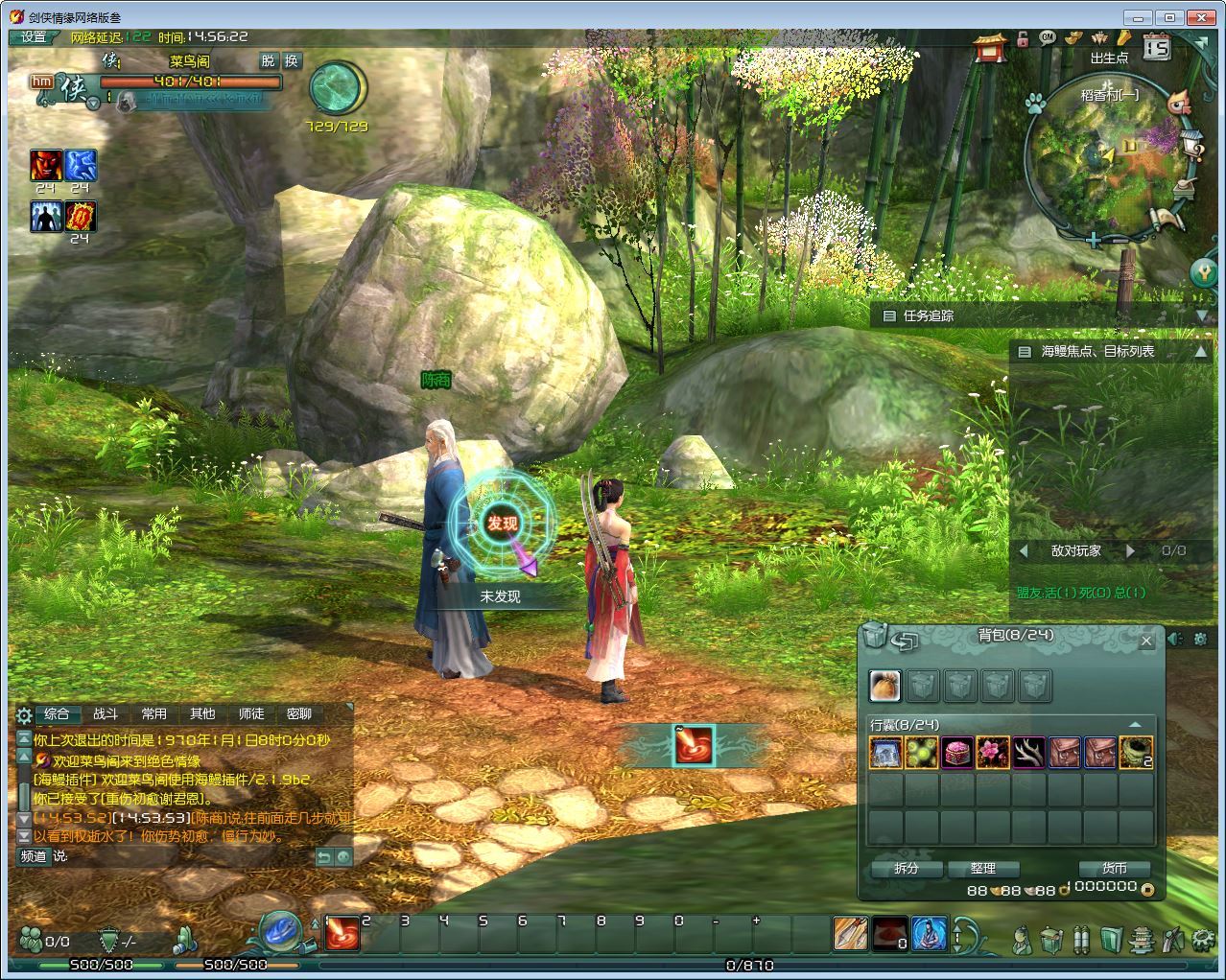
Task: Open the 设置 settings menu
Action: [34, 37]
